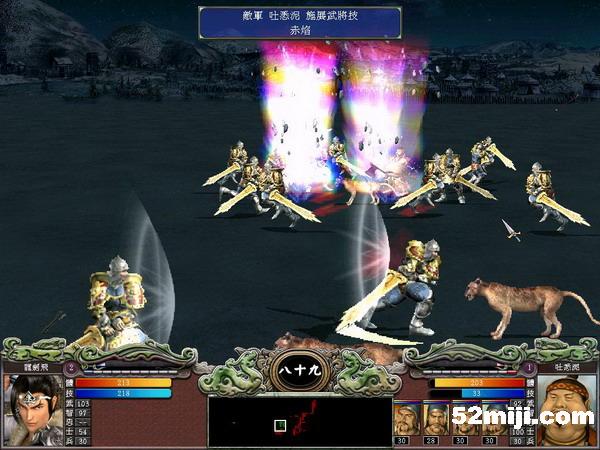Click the enemy general 吐悉泥 portrait

[568, 408]
